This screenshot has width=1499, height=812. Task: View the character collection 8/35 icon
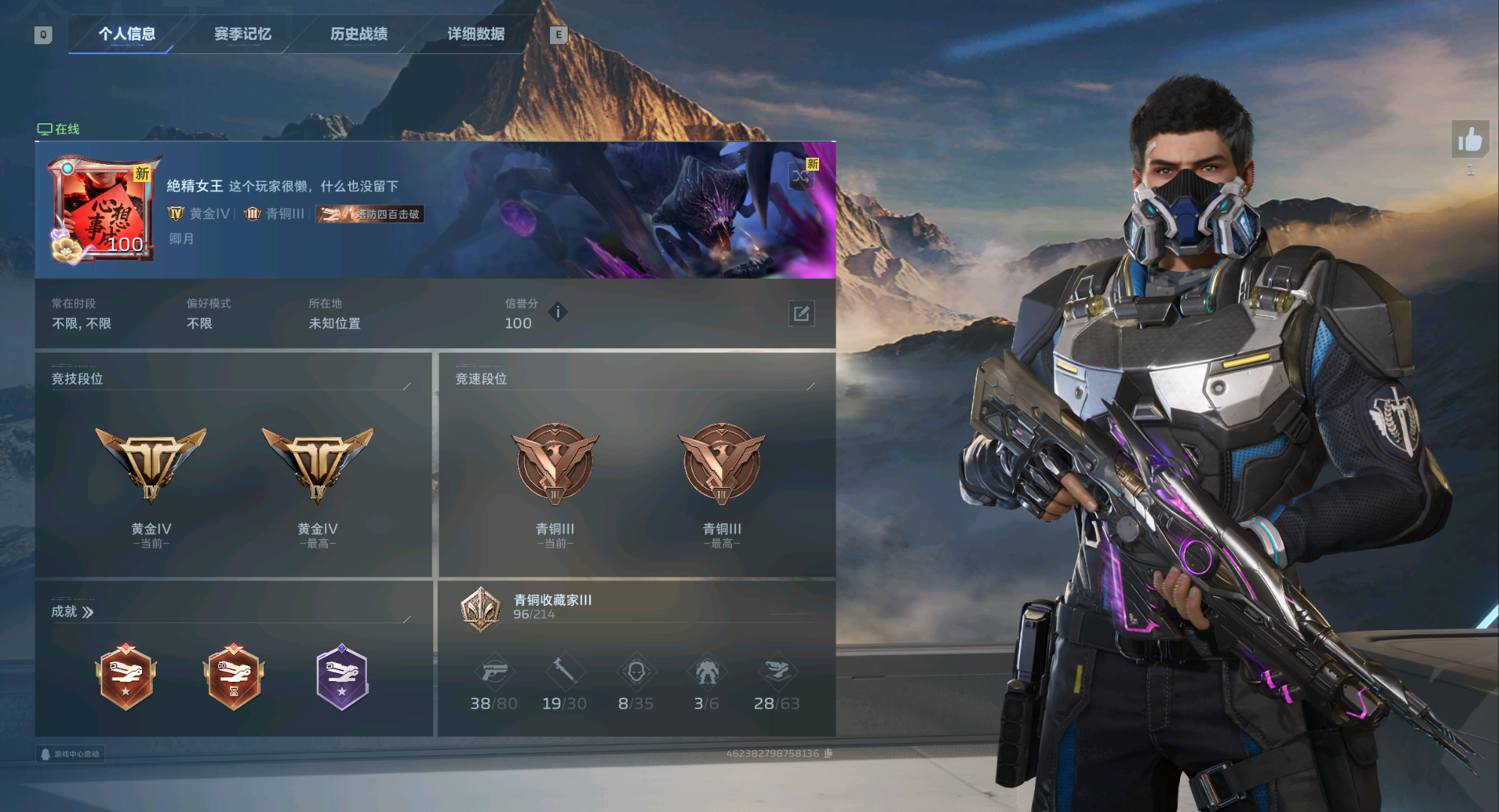pos(636,671)
